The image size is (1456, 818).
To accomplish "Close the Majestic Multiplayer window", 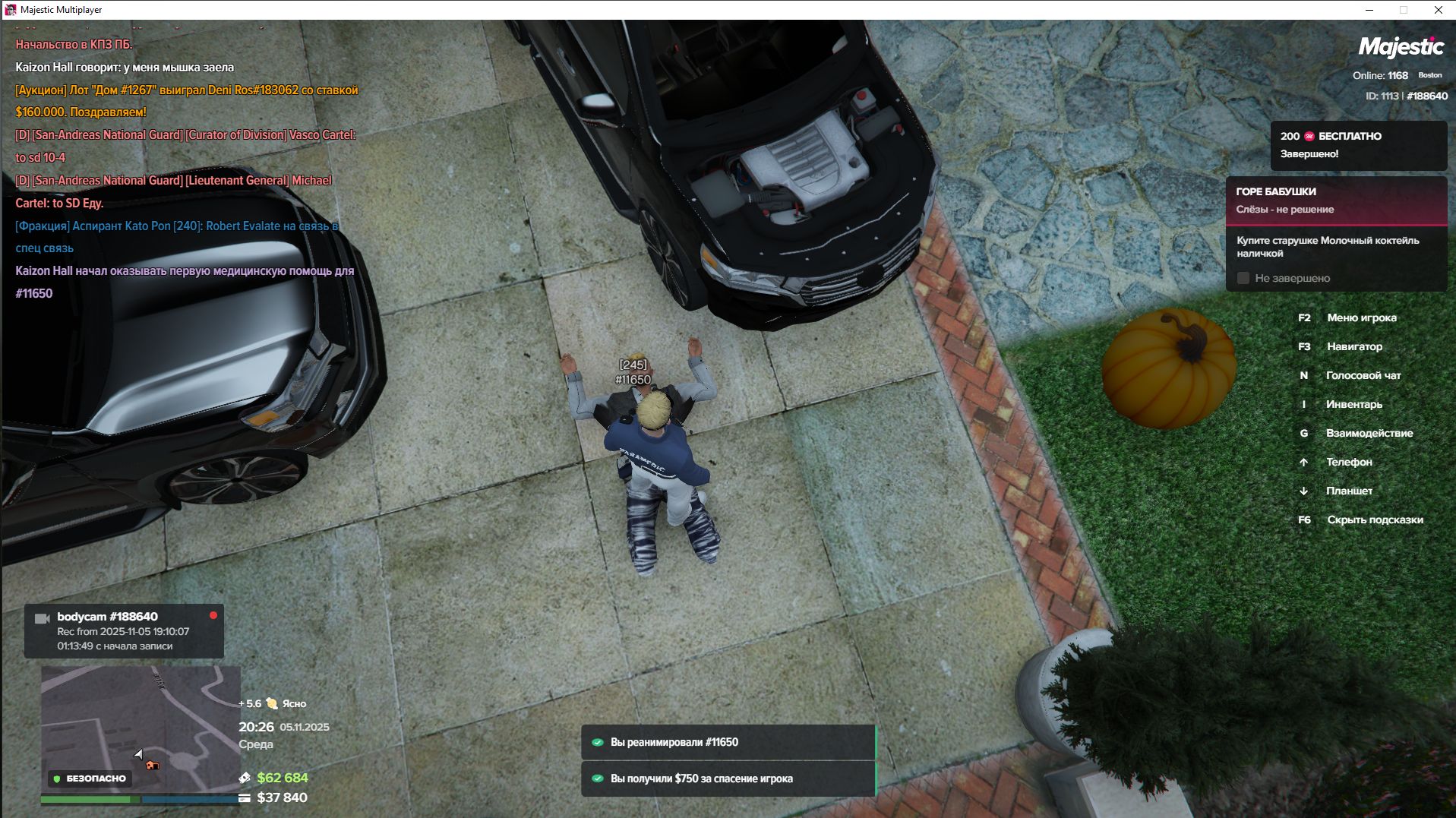I will click(1438, 10).
